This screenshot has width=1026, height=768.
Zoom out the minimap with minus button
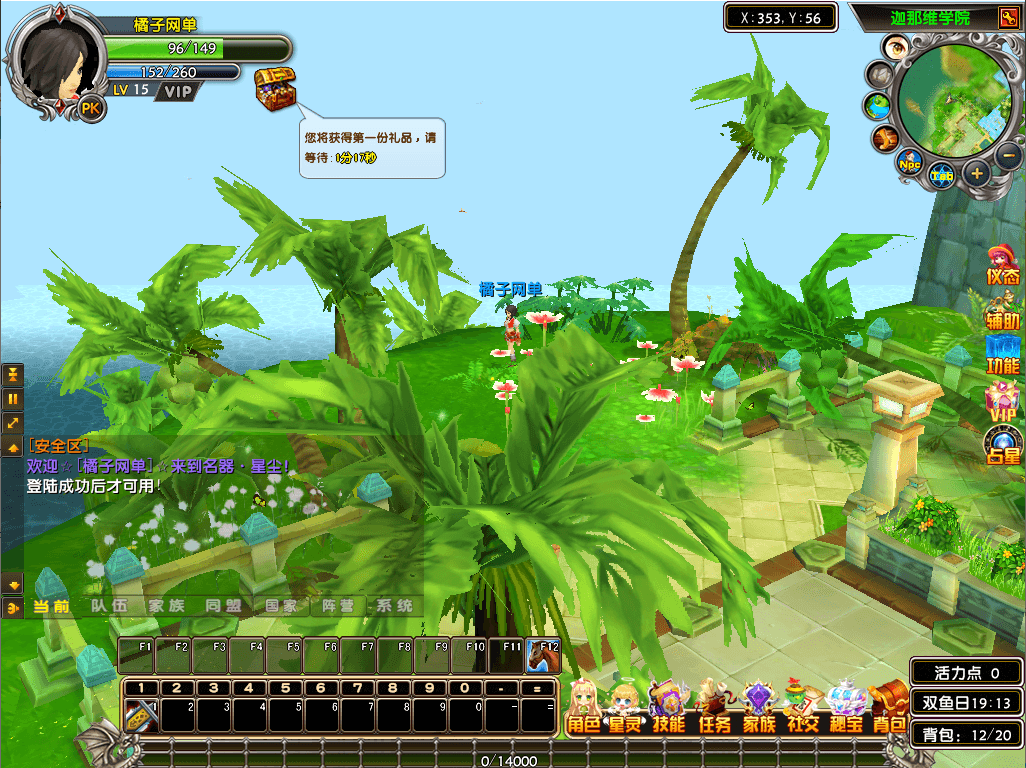pyautogui.click(x=1008, y=155)
